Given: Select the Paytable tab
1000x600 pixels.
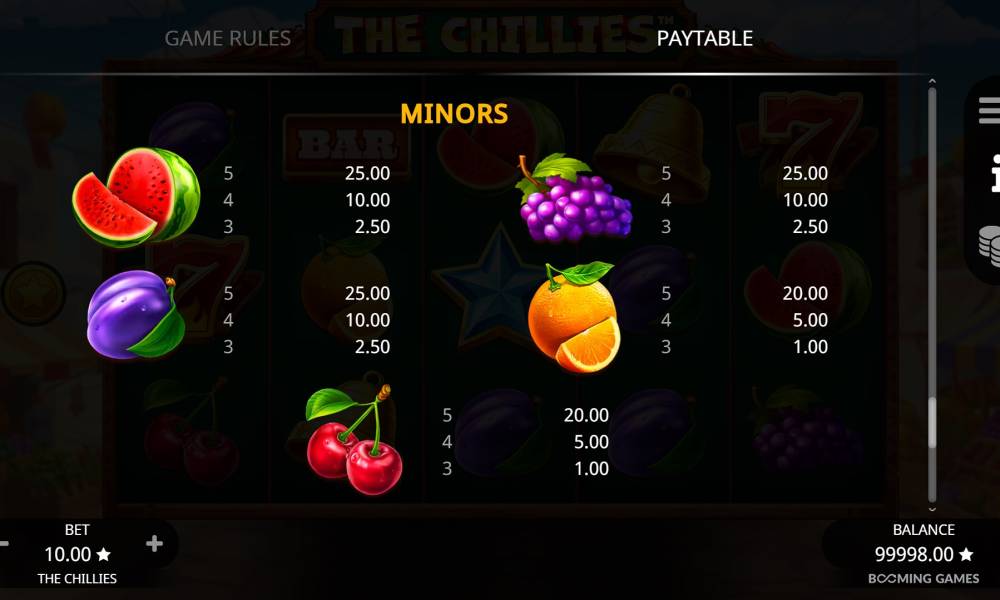Looking at the screenshot, I should [704, 38].
